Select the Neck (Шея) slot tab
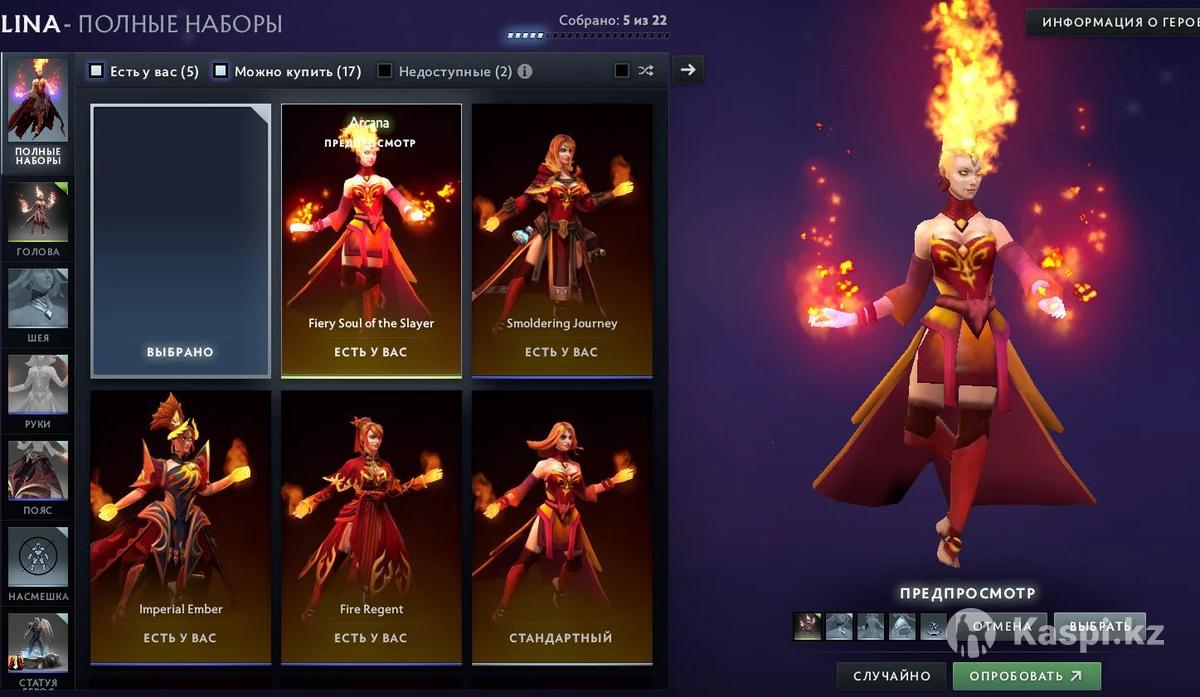 pos(38,304)
